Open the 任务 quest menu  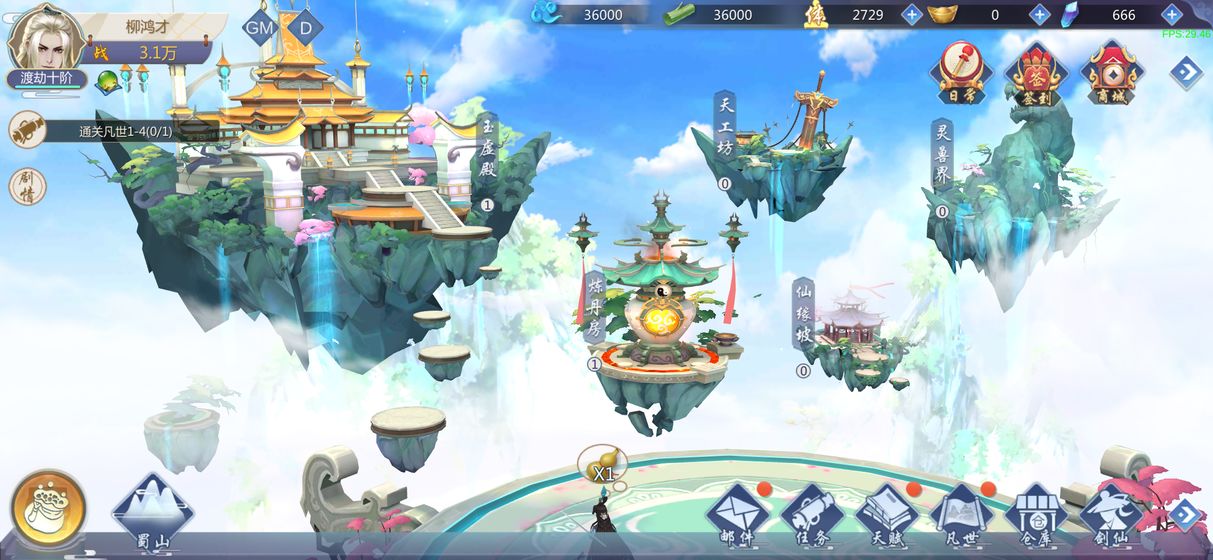pyautogui.click(x=813, y=514)
